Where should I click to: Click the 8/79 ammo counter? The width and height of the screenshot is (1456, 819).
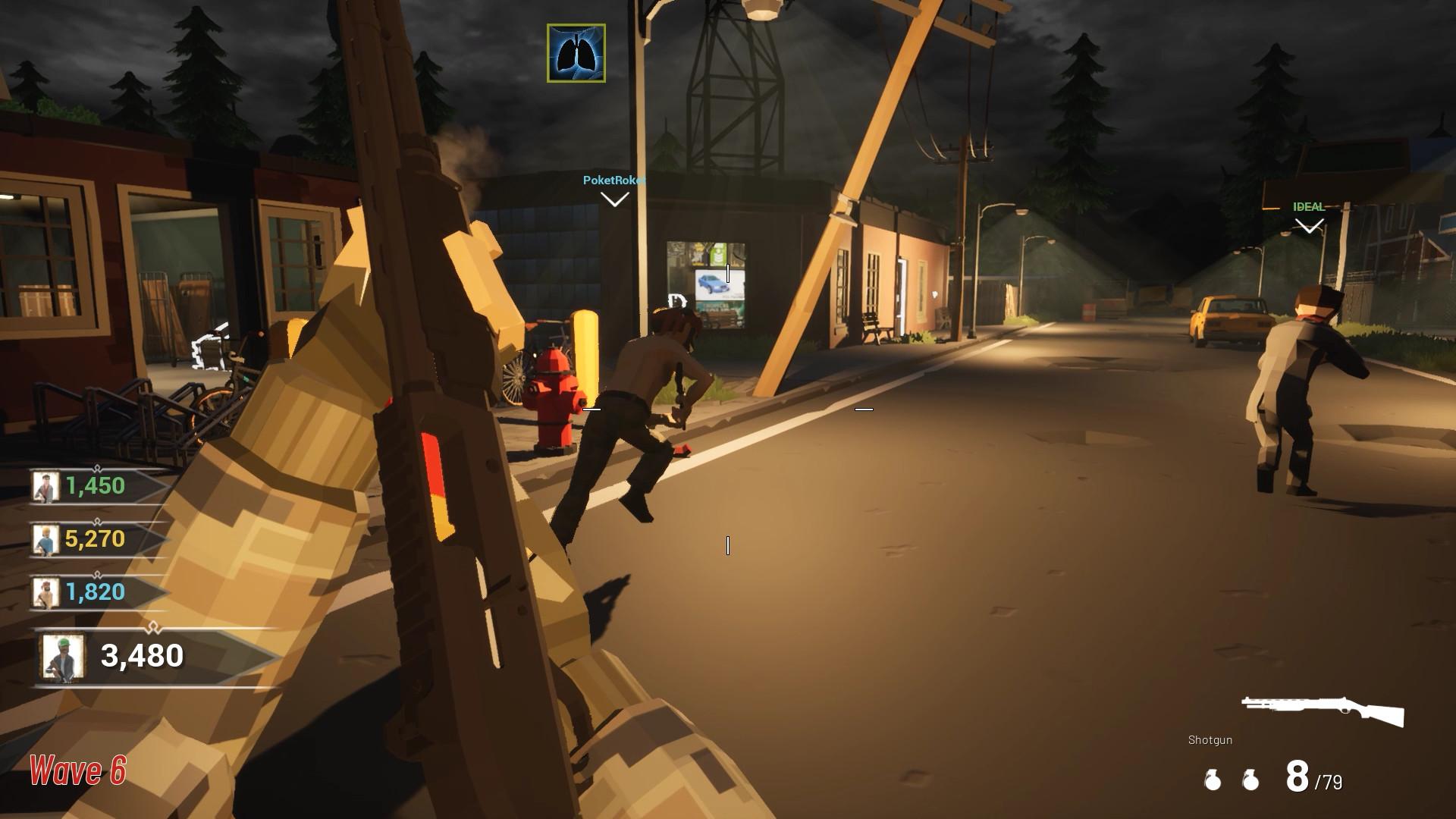[x=1313, y=776]
